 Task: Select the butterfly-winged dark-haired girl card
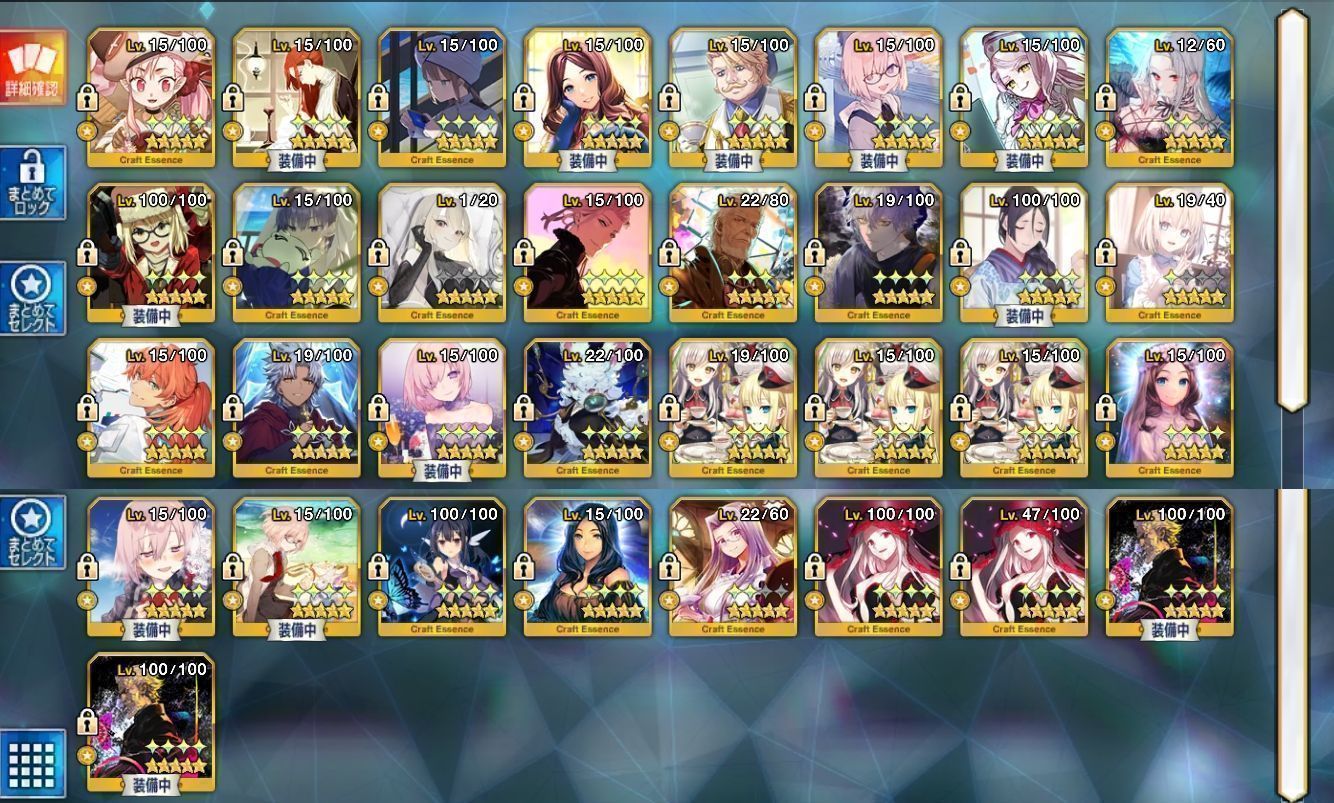(442, 567)
